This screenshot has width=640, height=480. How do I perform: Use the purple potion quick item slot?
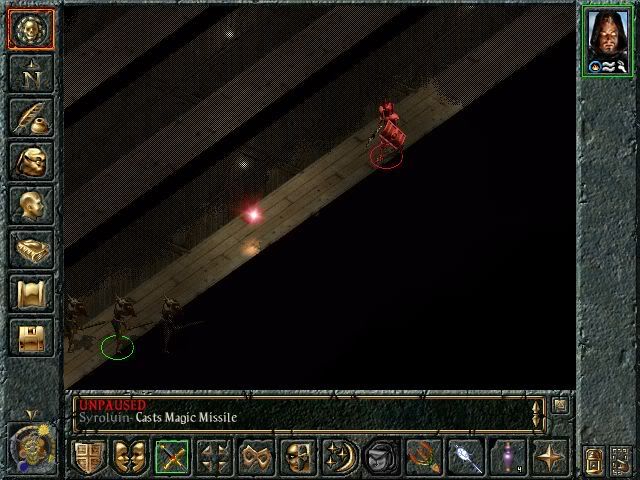point(508,457)
